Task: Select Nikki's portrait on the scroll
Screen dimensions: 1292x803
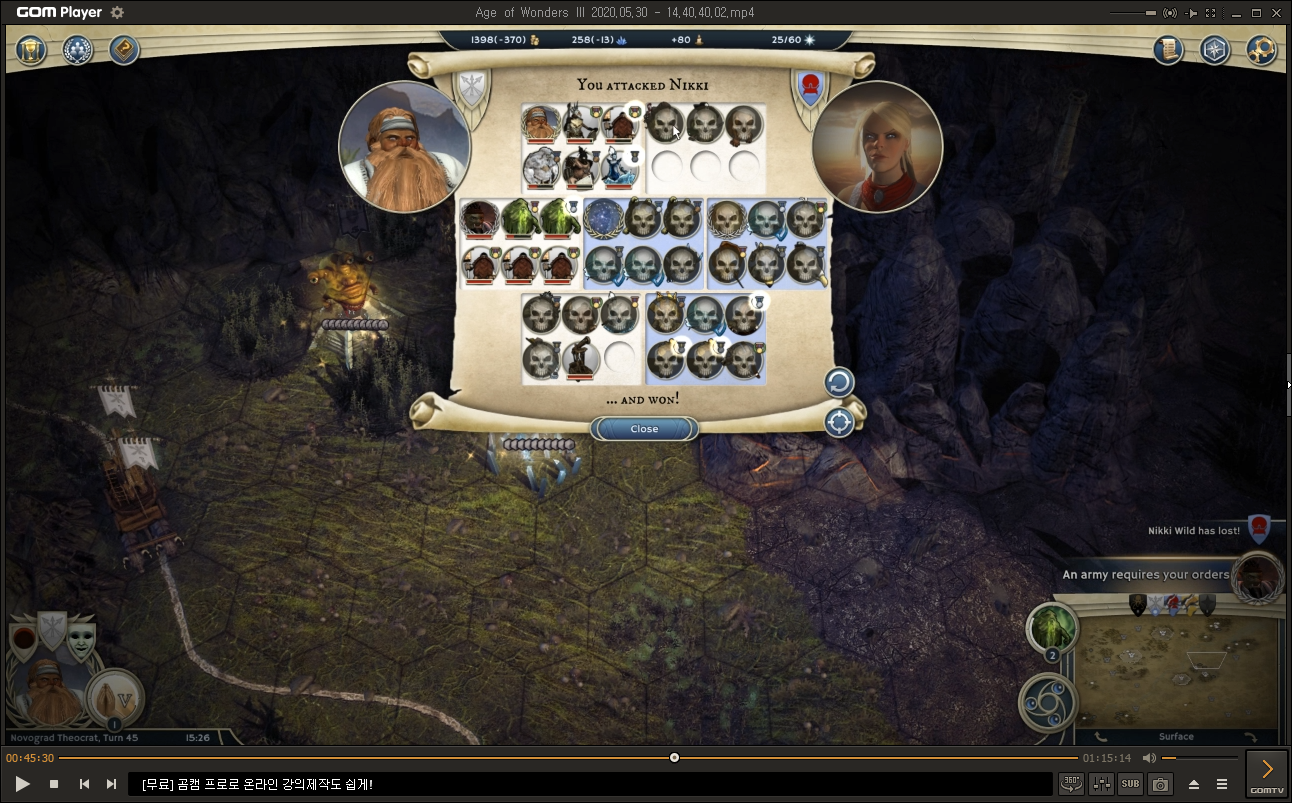Action: coord(877,147)
